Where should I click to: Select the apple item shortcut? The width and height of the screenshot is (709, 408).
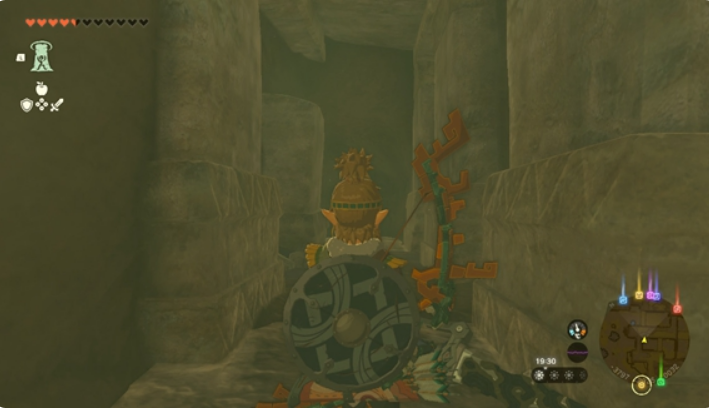point(42,88)
